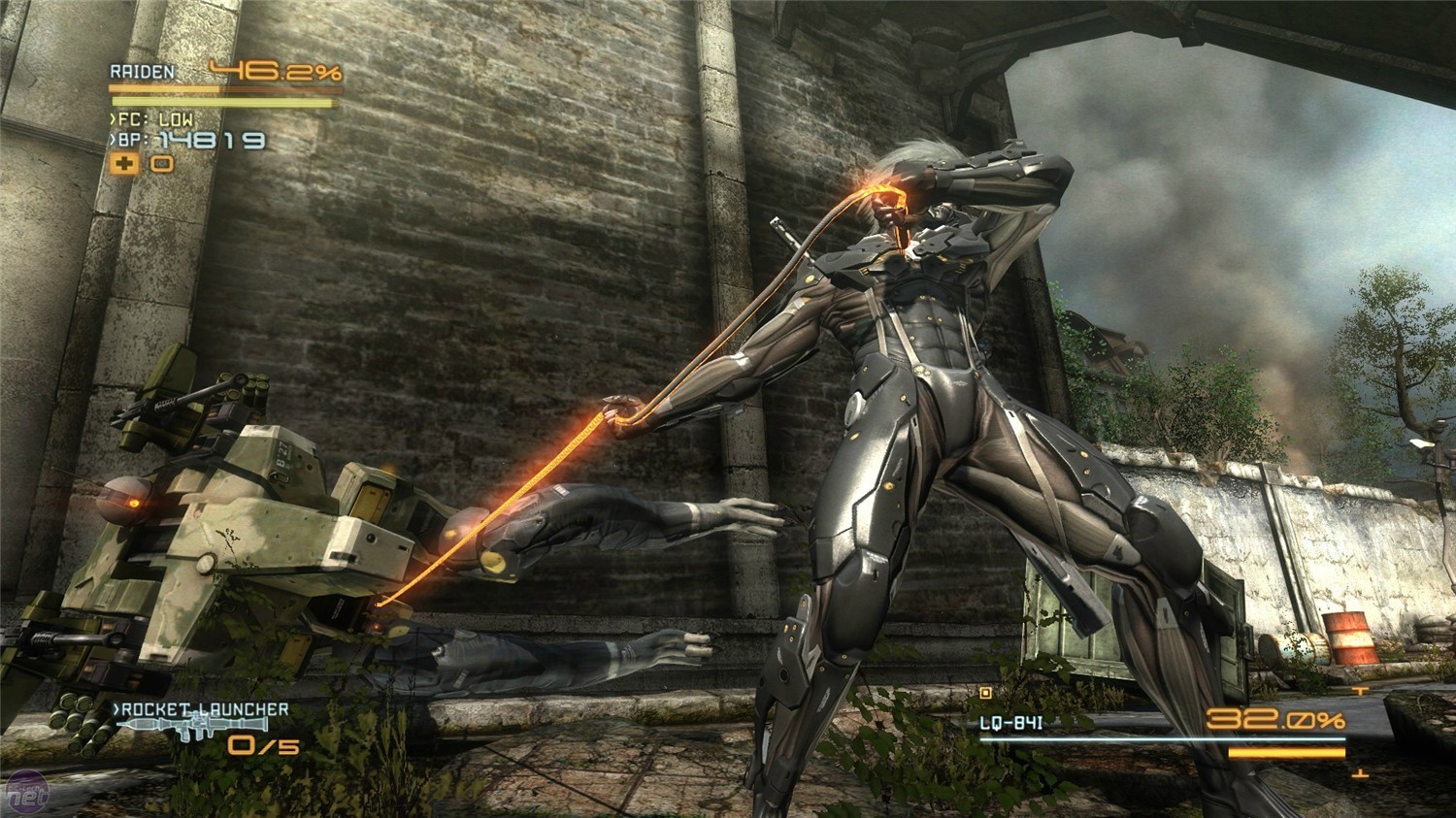The height and width of the screenshot is (818, 1456).
Task: Click the zero item counter beside health pack
Action: tap(162, 164)
